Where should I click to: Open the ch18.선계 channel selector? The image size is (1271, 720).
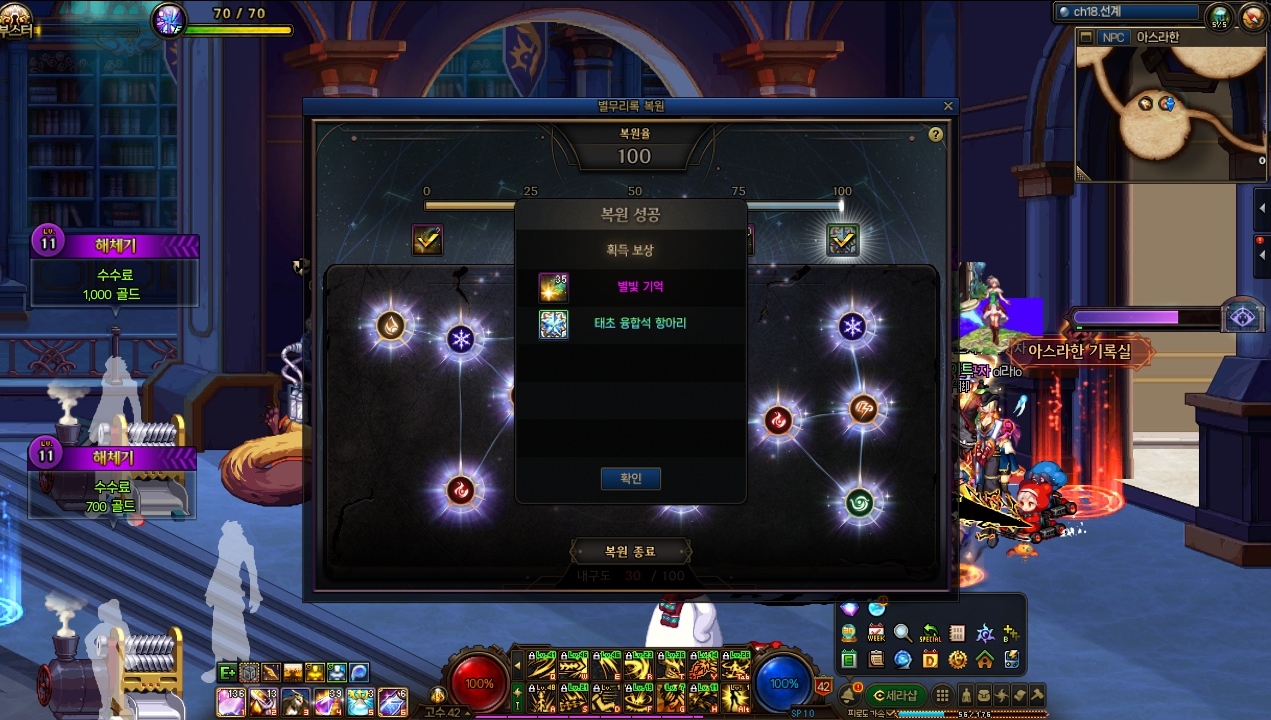1127,12
